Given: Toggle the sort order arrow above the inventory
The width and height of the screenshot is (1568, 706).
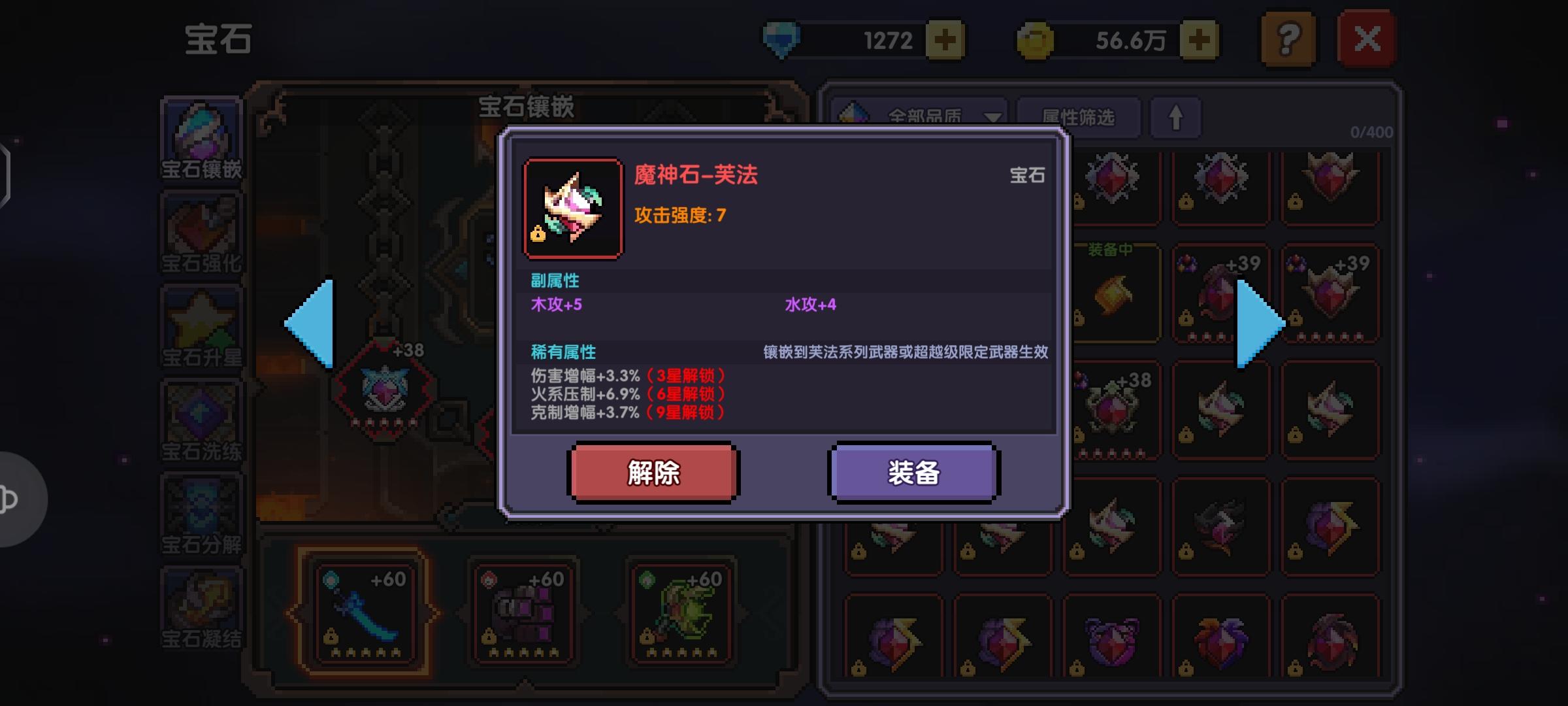Looking at the screenshot, I should [1176, 118].
